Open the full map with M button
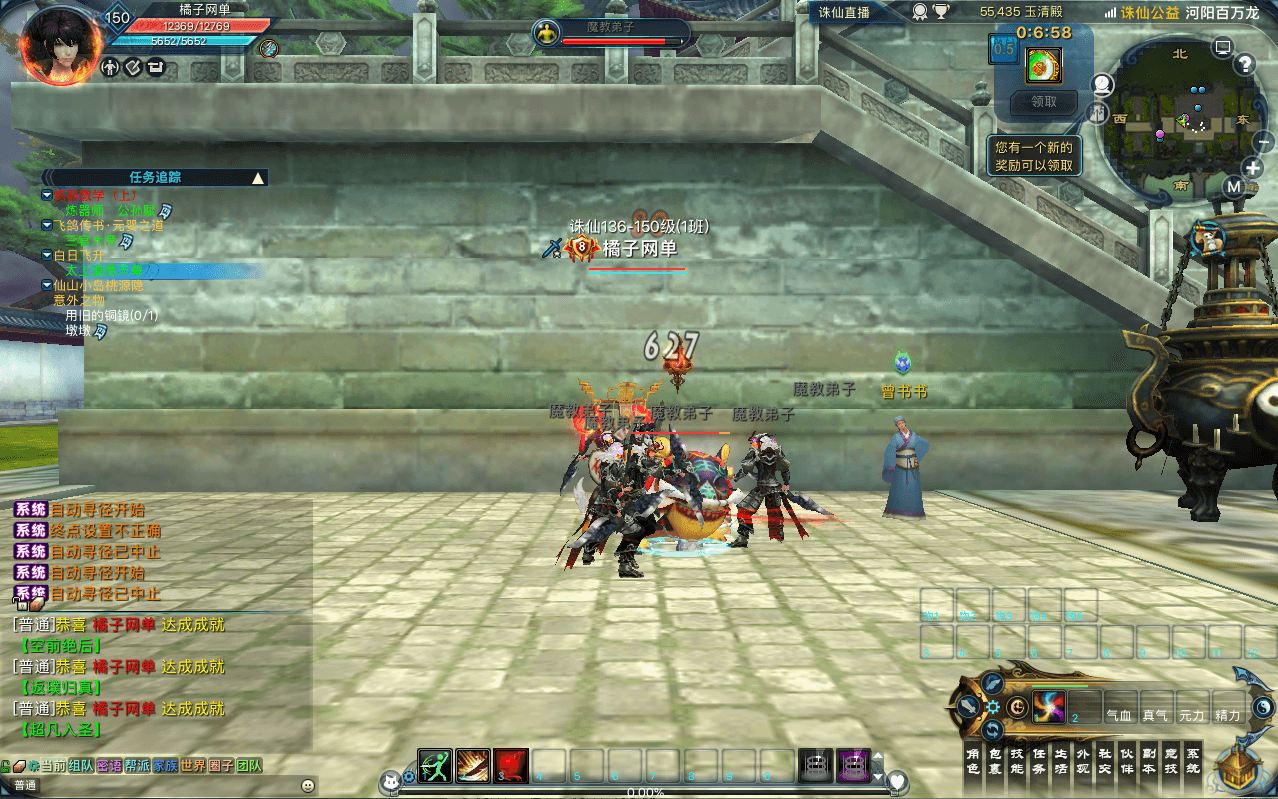 (x=1234, y=187)
